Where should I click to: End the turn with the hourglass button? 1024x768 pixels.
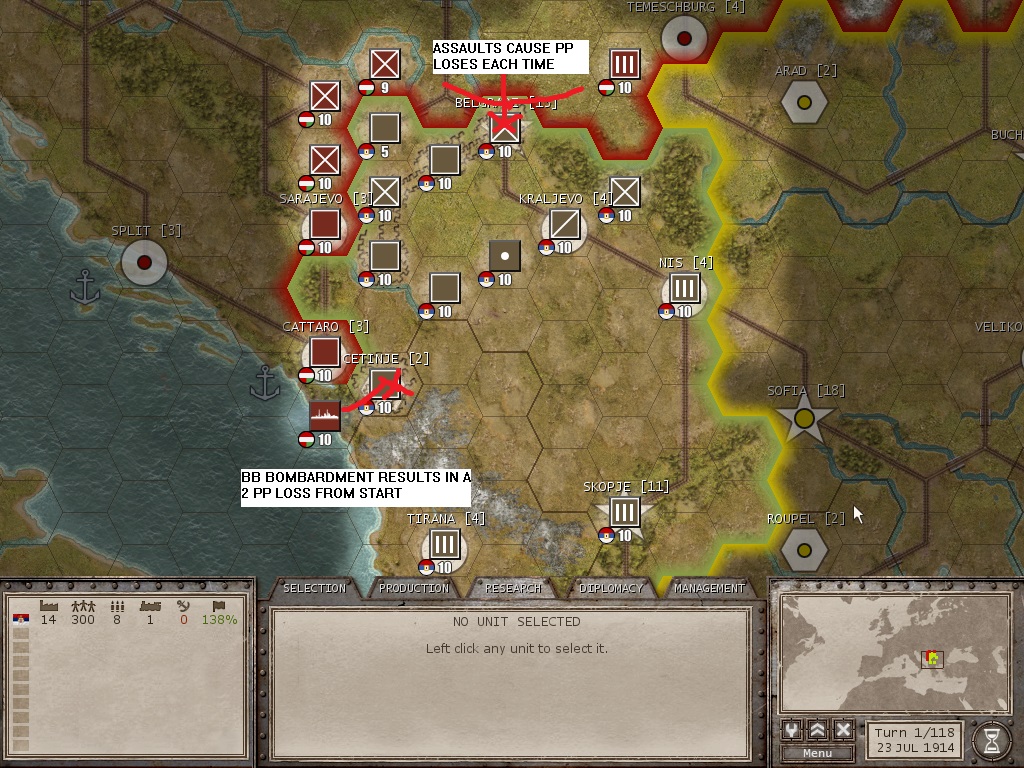[991, 739]
